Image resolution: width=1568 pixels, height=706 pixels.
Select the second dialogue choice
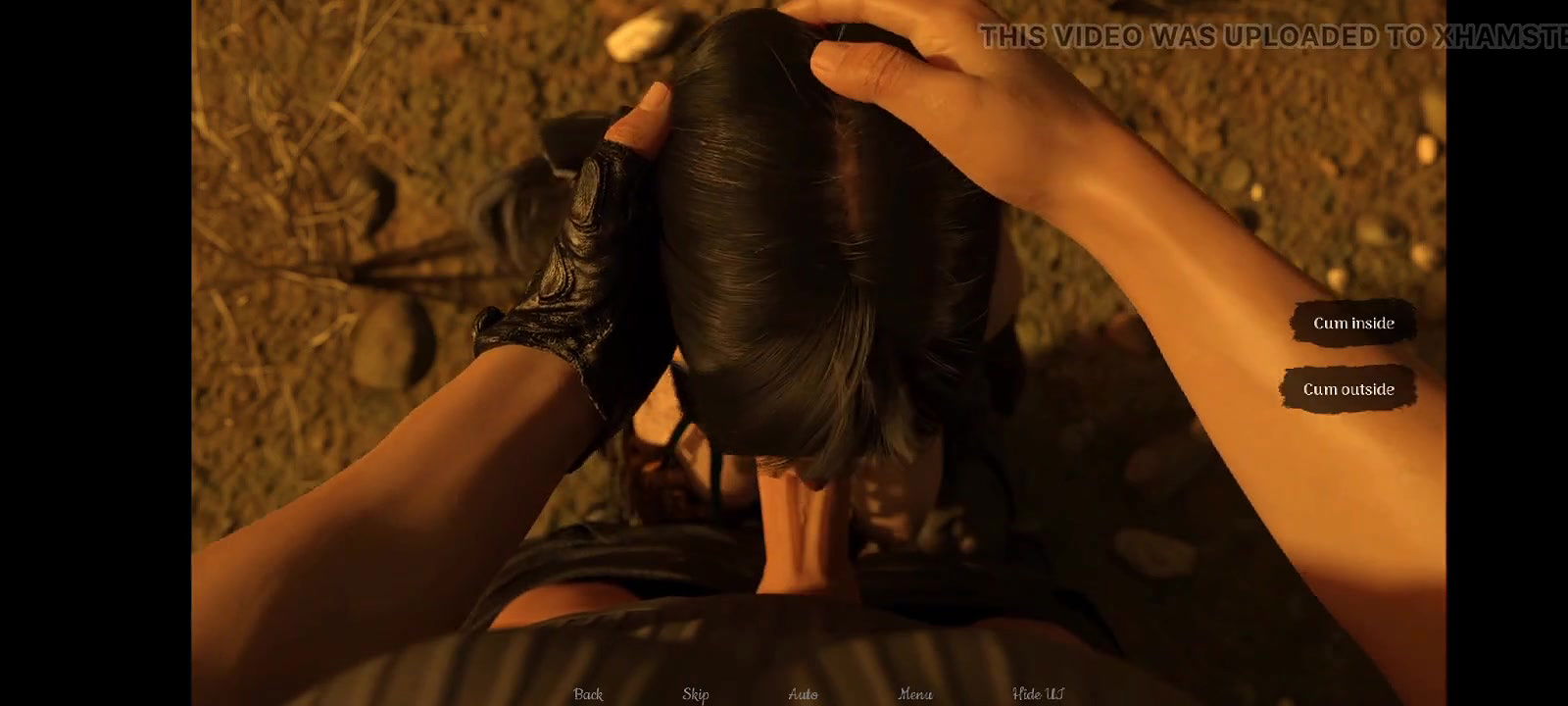pyautogui.click(x=1347, y=388)
